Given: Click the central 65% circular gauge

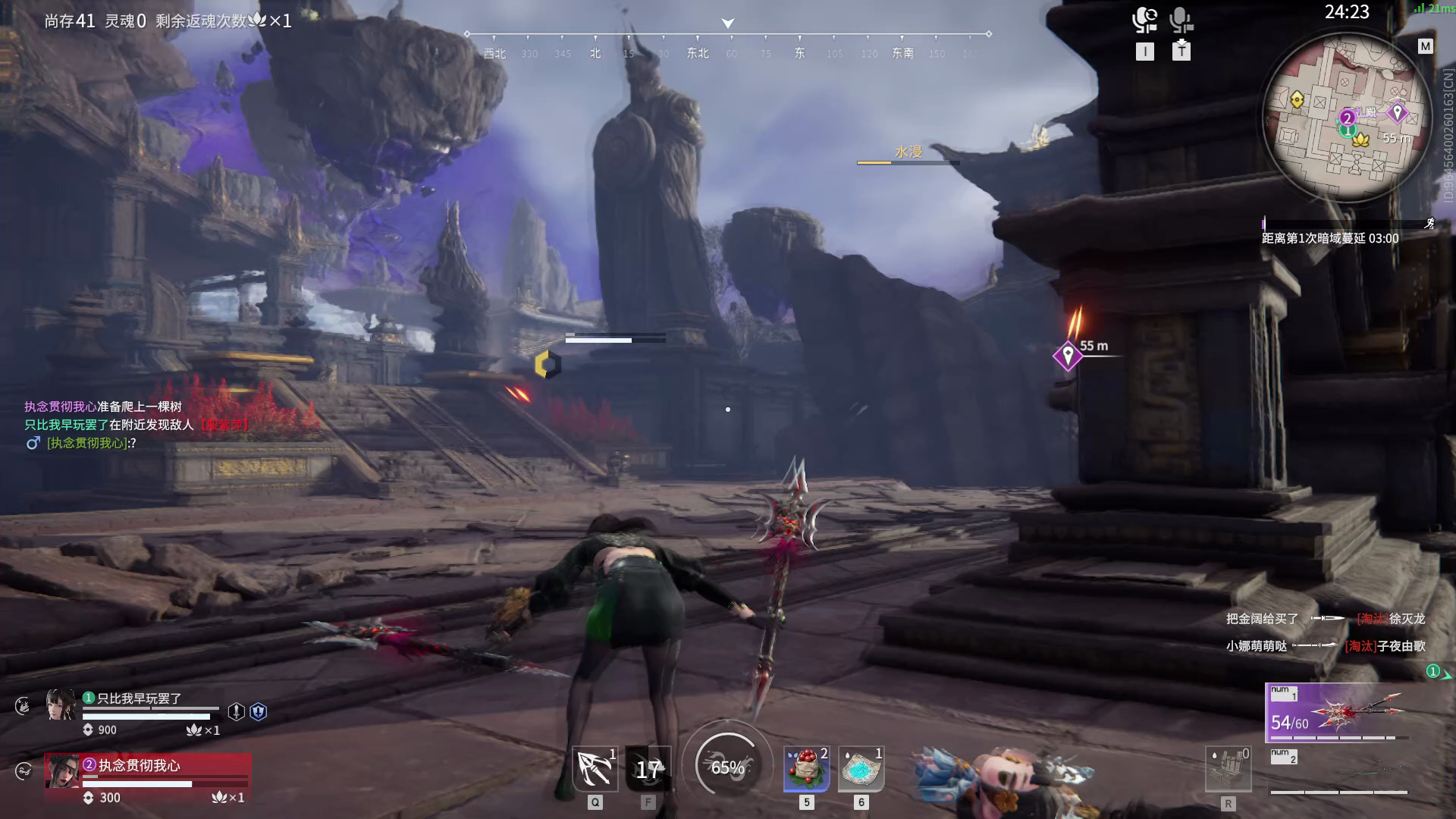Looking at the screenshot, I should coord(727,767).
